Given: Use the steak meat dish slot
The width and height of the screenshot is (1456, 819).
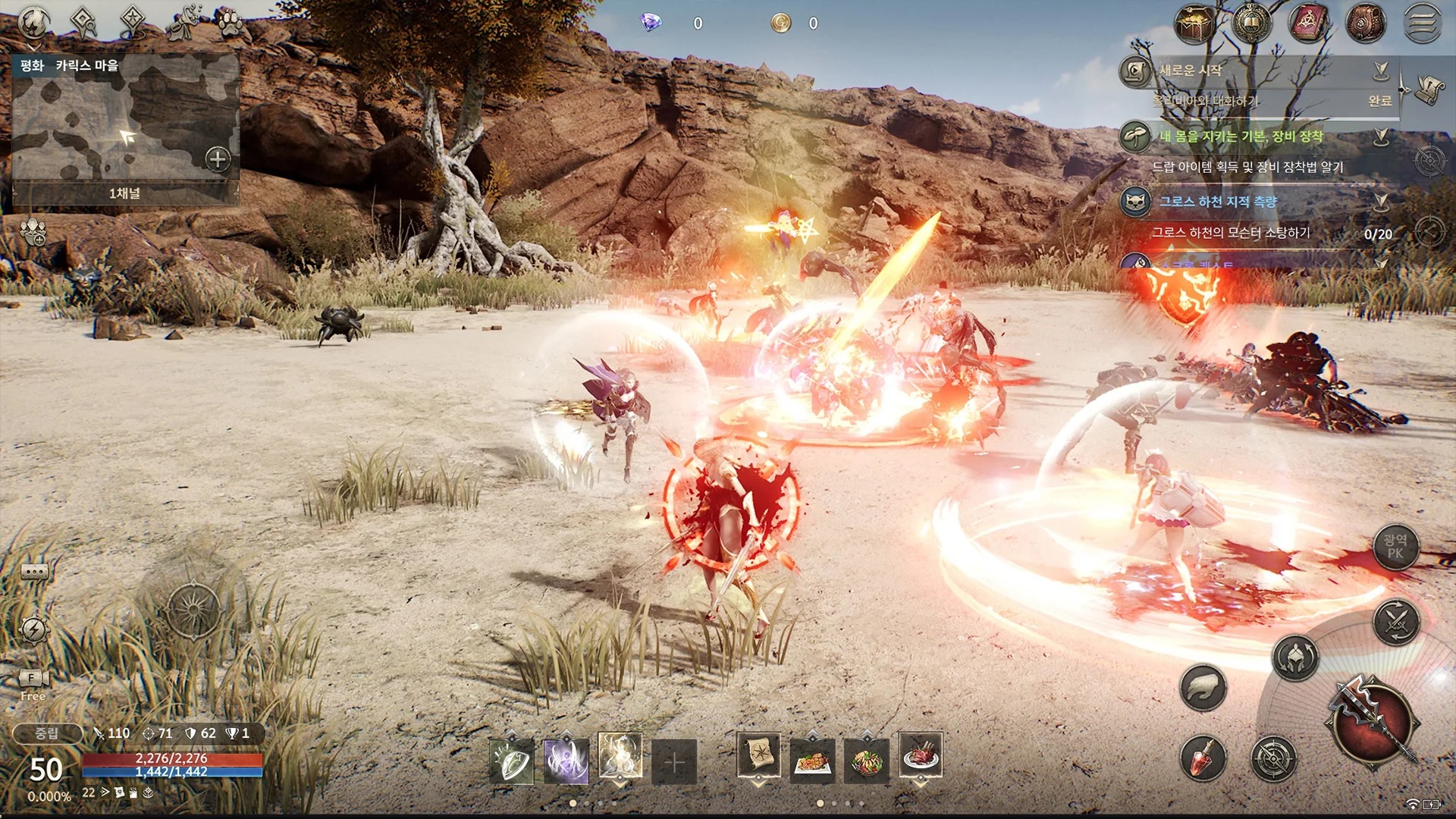Looking at the screenshot, I should click(x=921, y=756).
